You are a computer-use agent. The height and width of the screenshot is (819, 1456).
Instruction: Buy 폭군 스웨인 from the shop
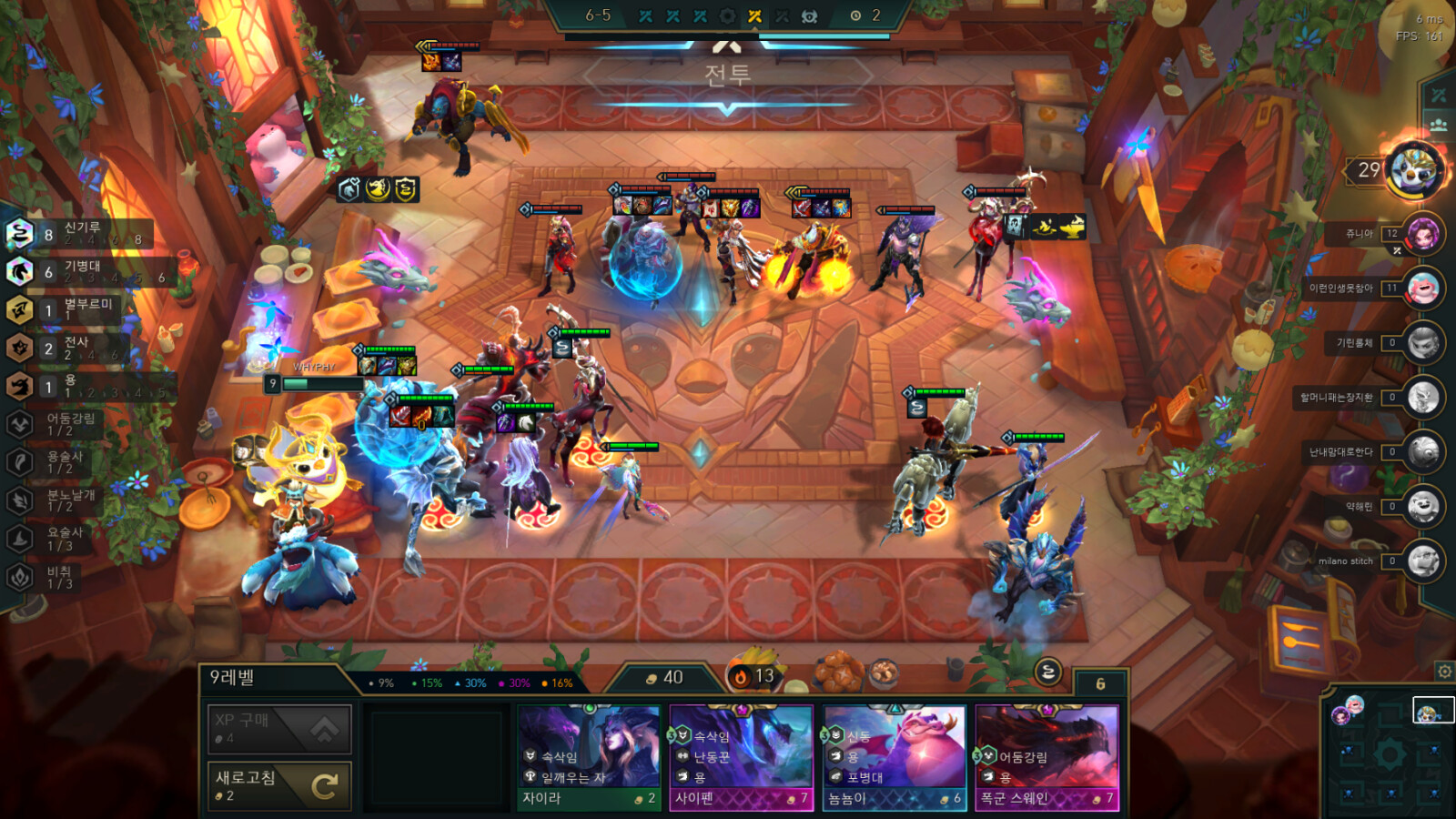click(1047, 758)
